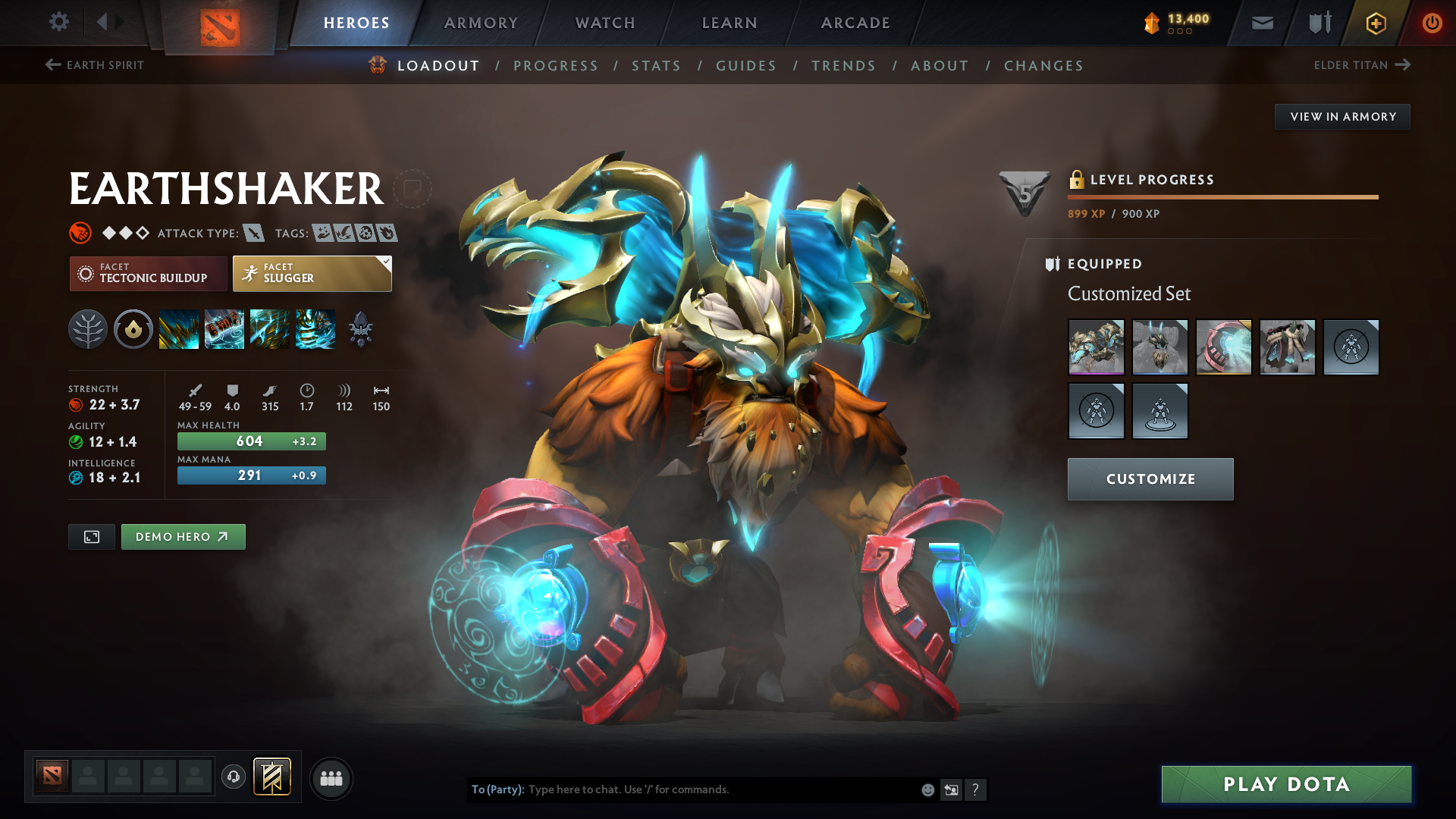Open the Customize loadout button
The height and width of the screenshot is (819, 1456).
[x=1150, y=479]
